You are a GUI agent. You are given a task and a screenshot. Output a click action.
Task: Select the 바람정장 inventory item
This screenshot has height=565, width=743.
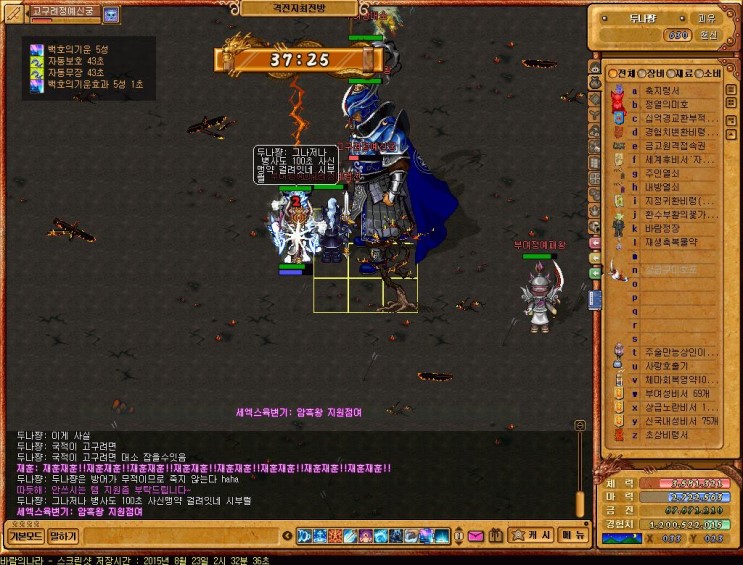663,227
